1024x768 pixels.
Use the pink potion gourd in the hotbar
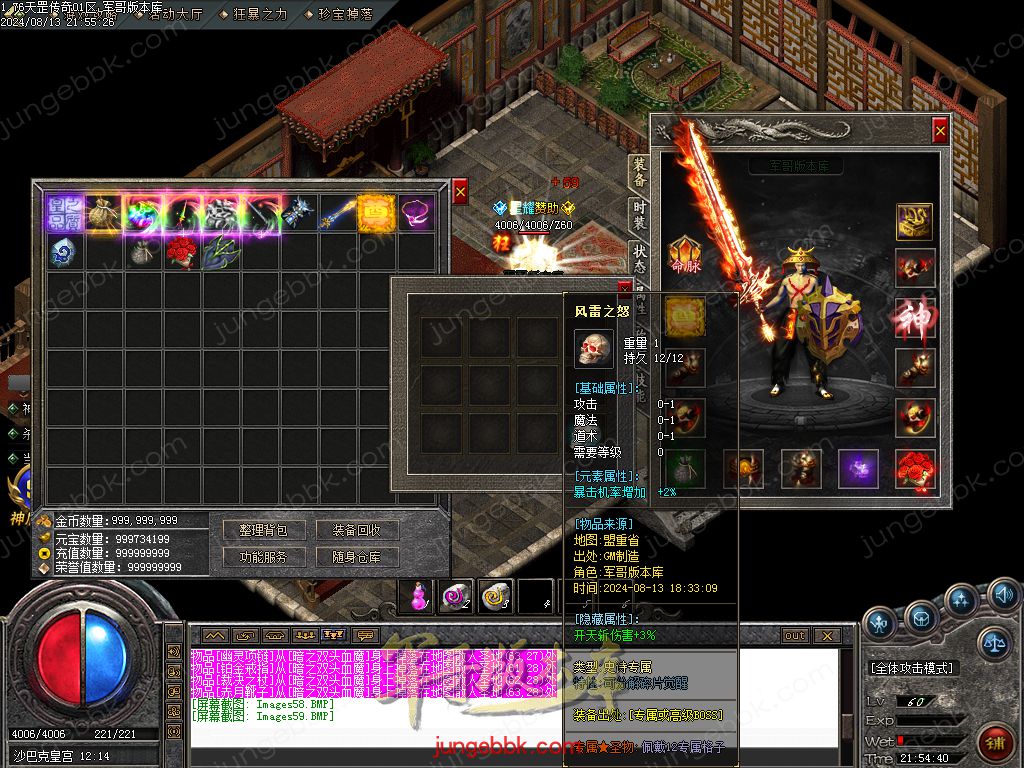(417, 597)
